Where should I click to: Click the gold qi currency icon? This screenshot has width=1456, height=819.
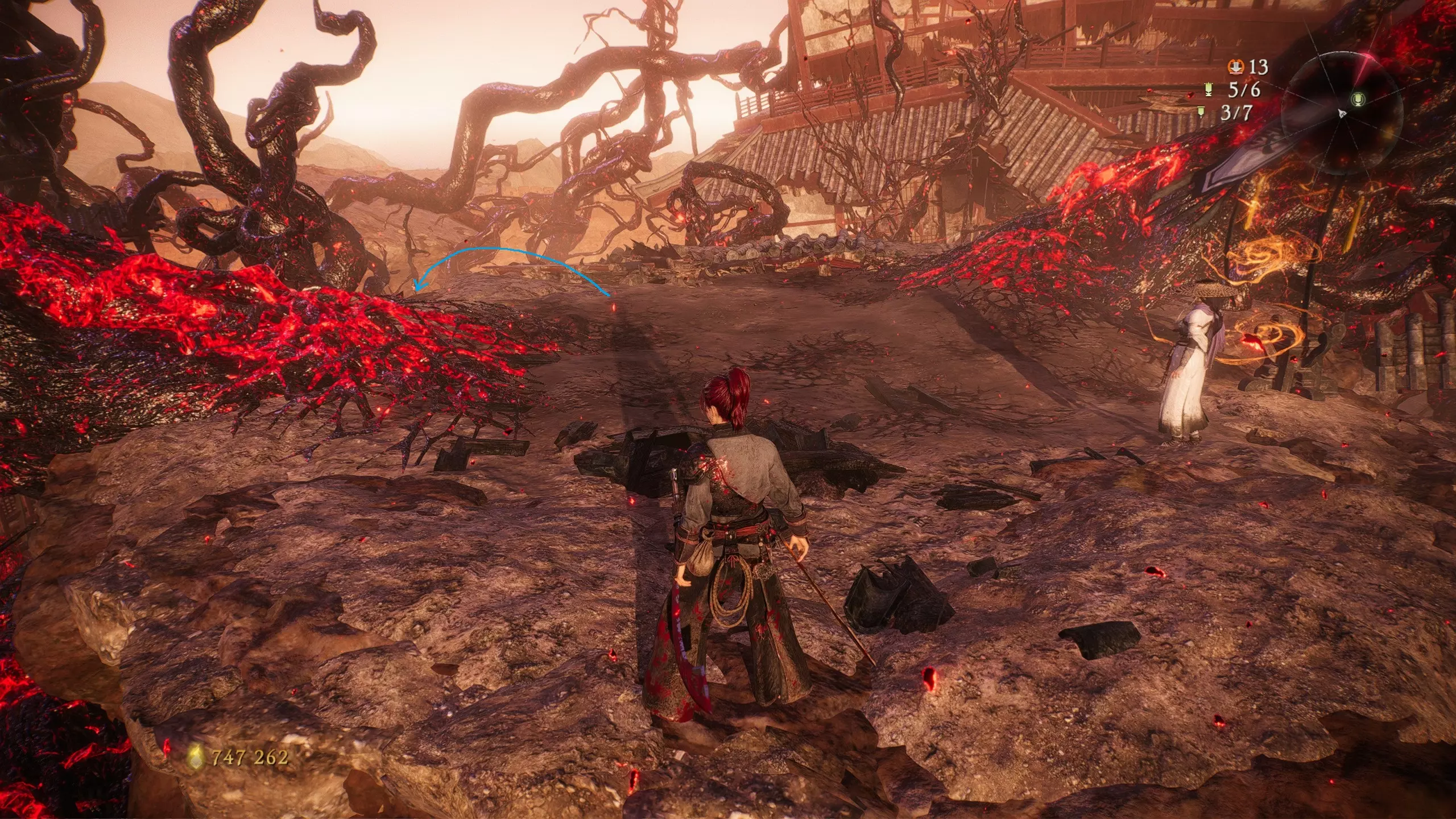[x=196, y=756]
